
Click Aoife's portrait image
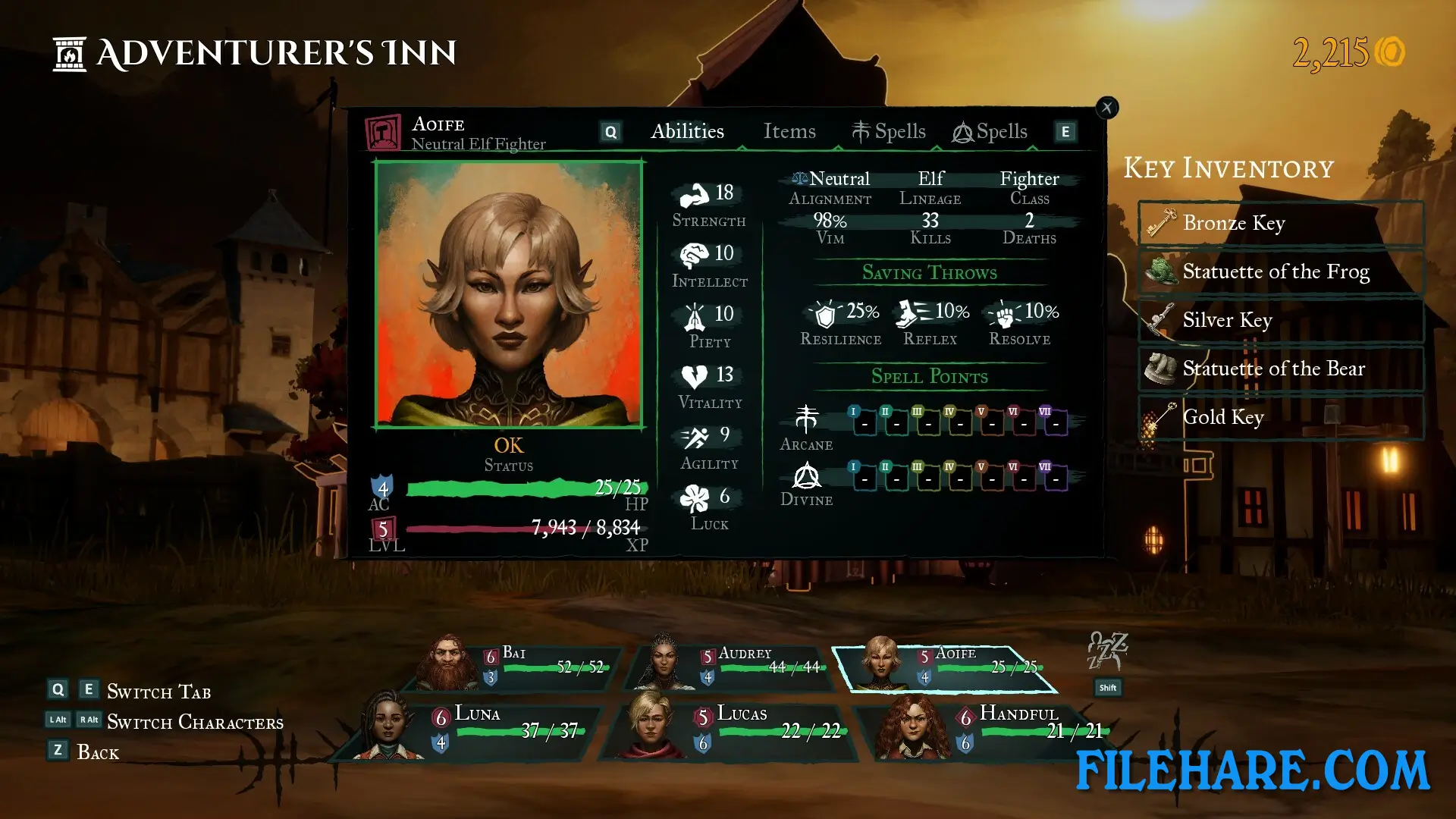tap(509, 294)
